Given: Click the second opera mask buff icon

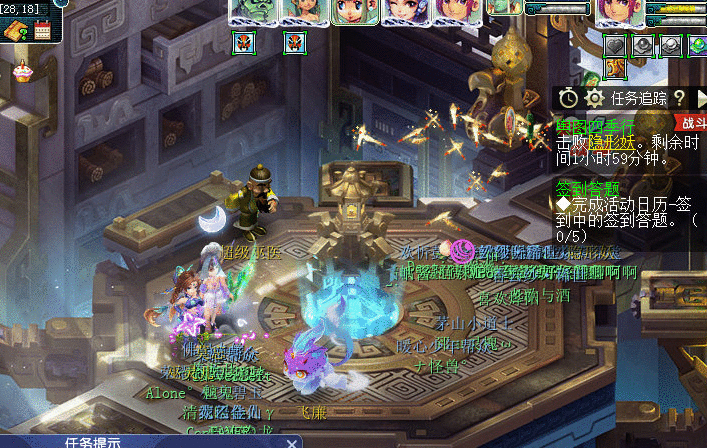Looking at the screenshot, I should click(294, 42).
